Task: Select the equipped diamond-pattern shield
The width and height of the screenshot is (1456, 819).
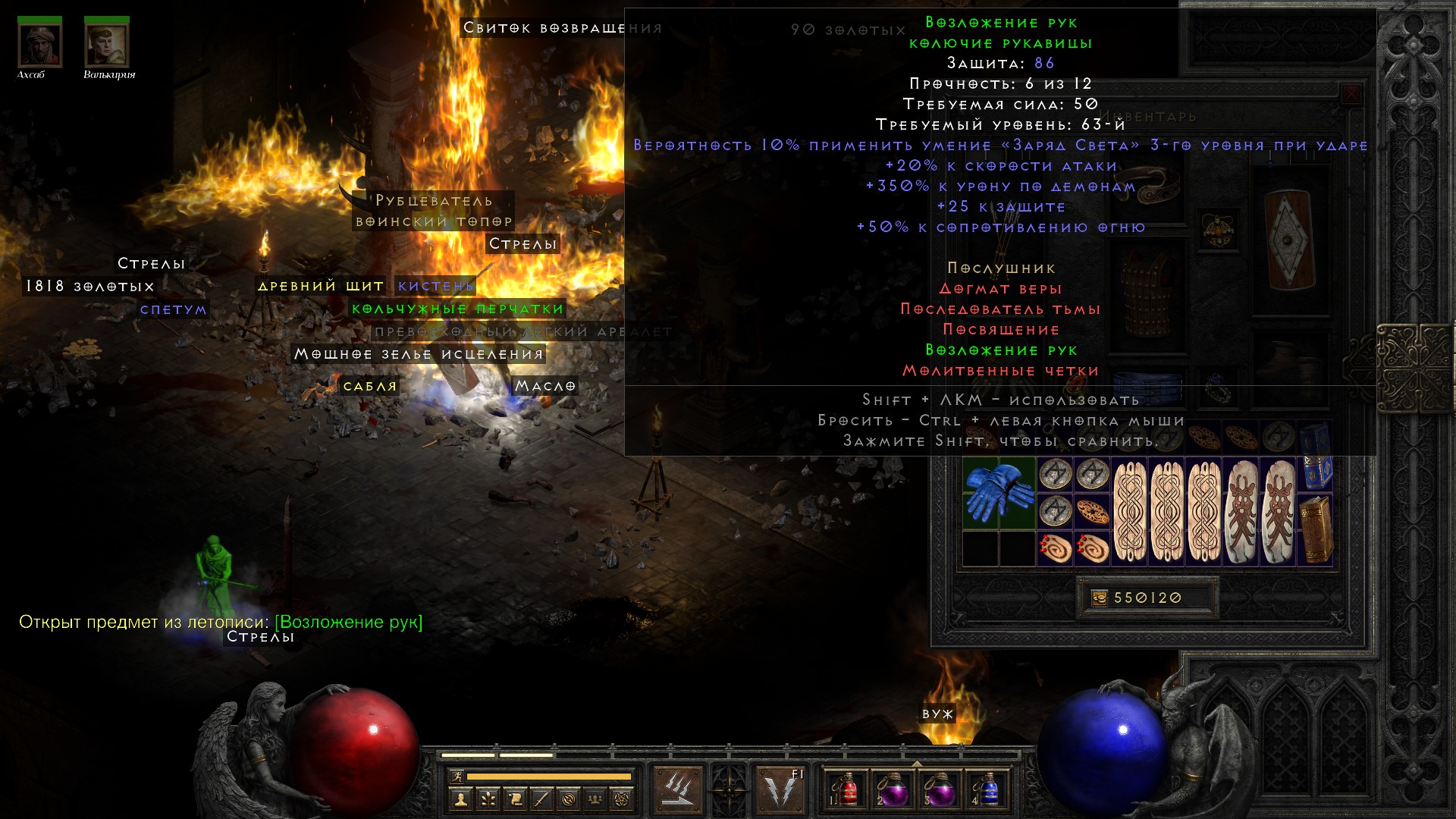Action: point(1288,239)
